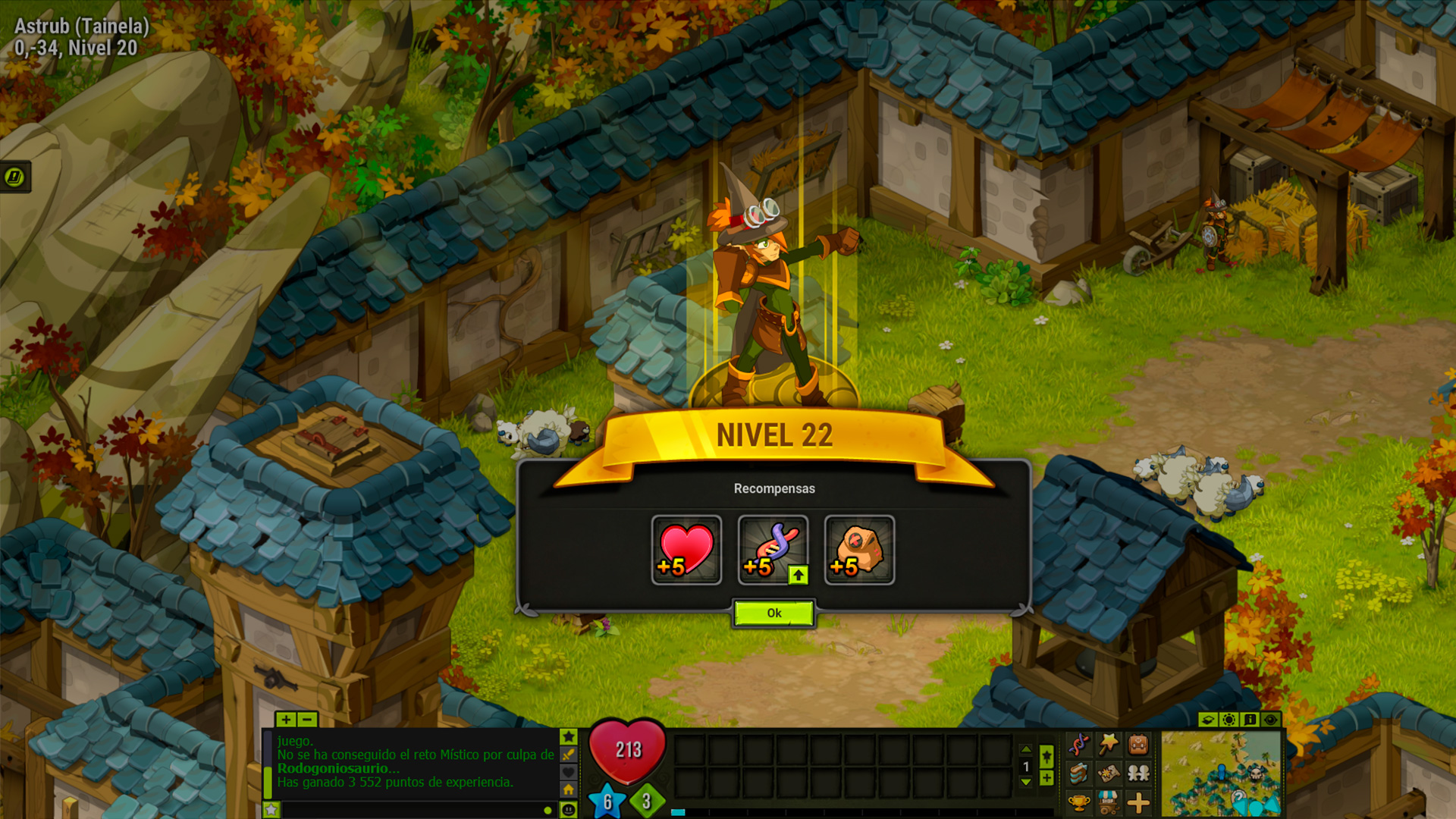Open the friends list icon
Screen dimensions: 1456x819
1137,773
